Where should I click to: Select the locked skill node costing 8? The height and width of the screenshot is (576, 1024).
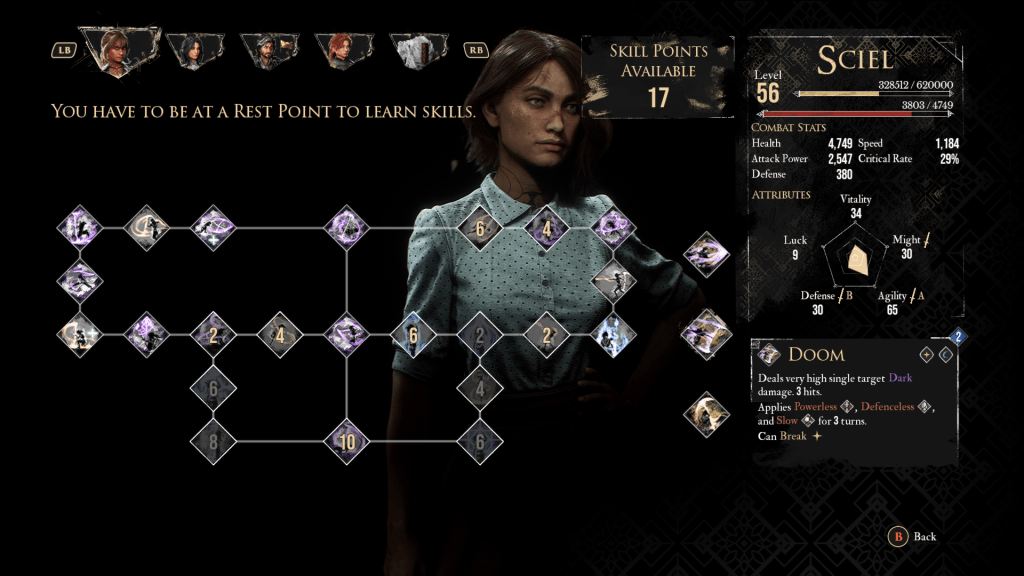point(213,441)
